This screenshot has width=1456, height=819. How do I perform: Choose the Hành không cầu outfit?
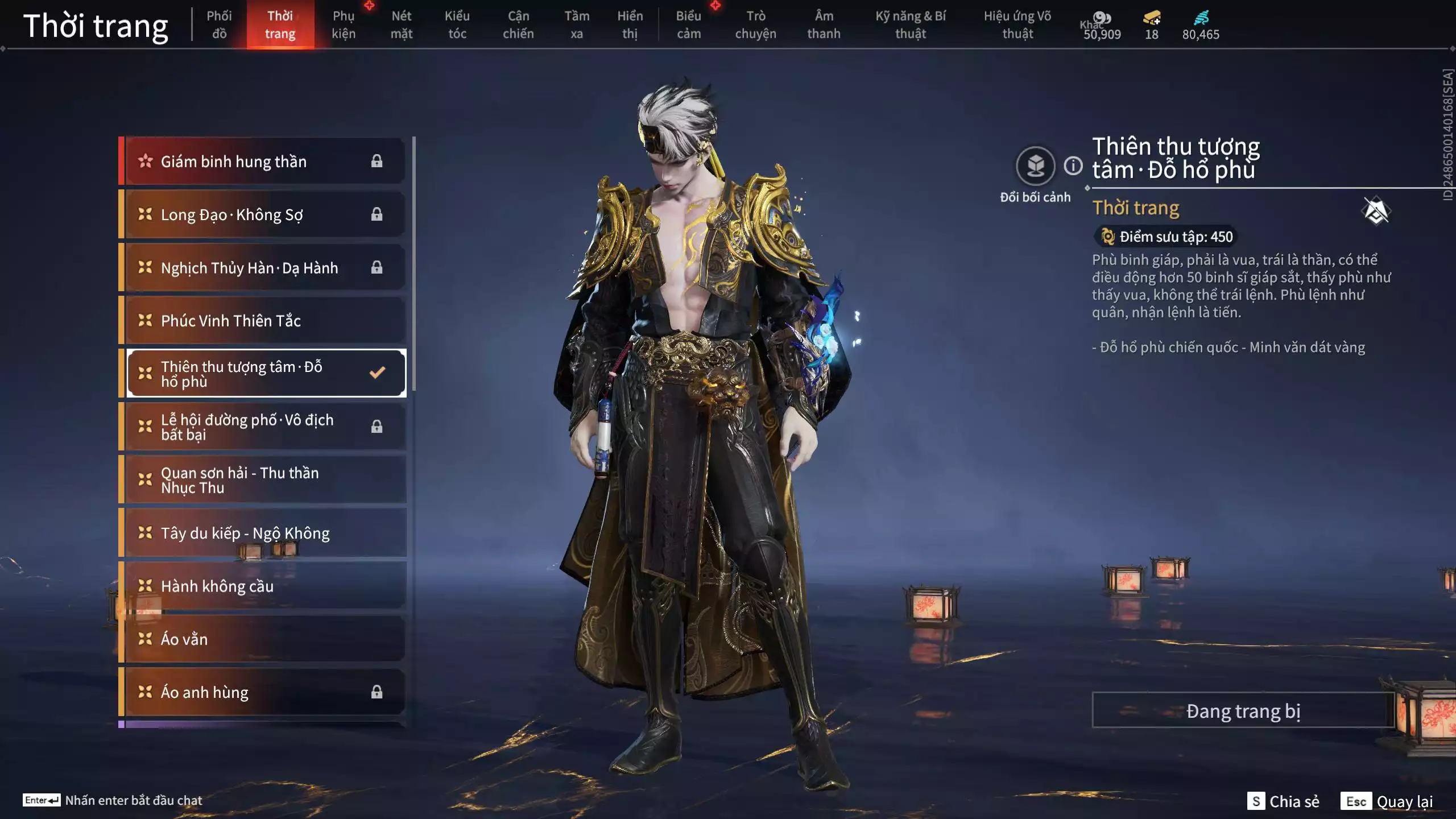264,586
